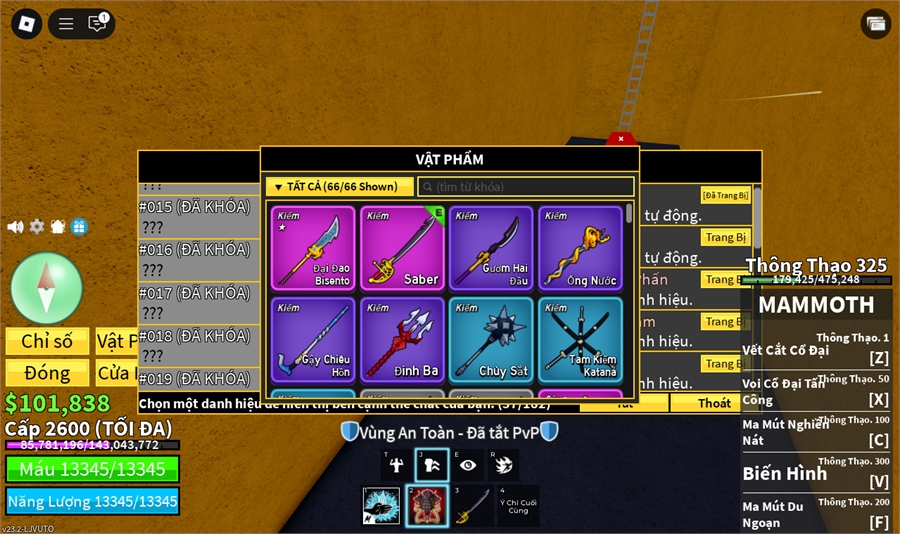This screenshot has height=534, width=900.
Task: Click the Thoát exit button
Action: (x=714, y=403)
